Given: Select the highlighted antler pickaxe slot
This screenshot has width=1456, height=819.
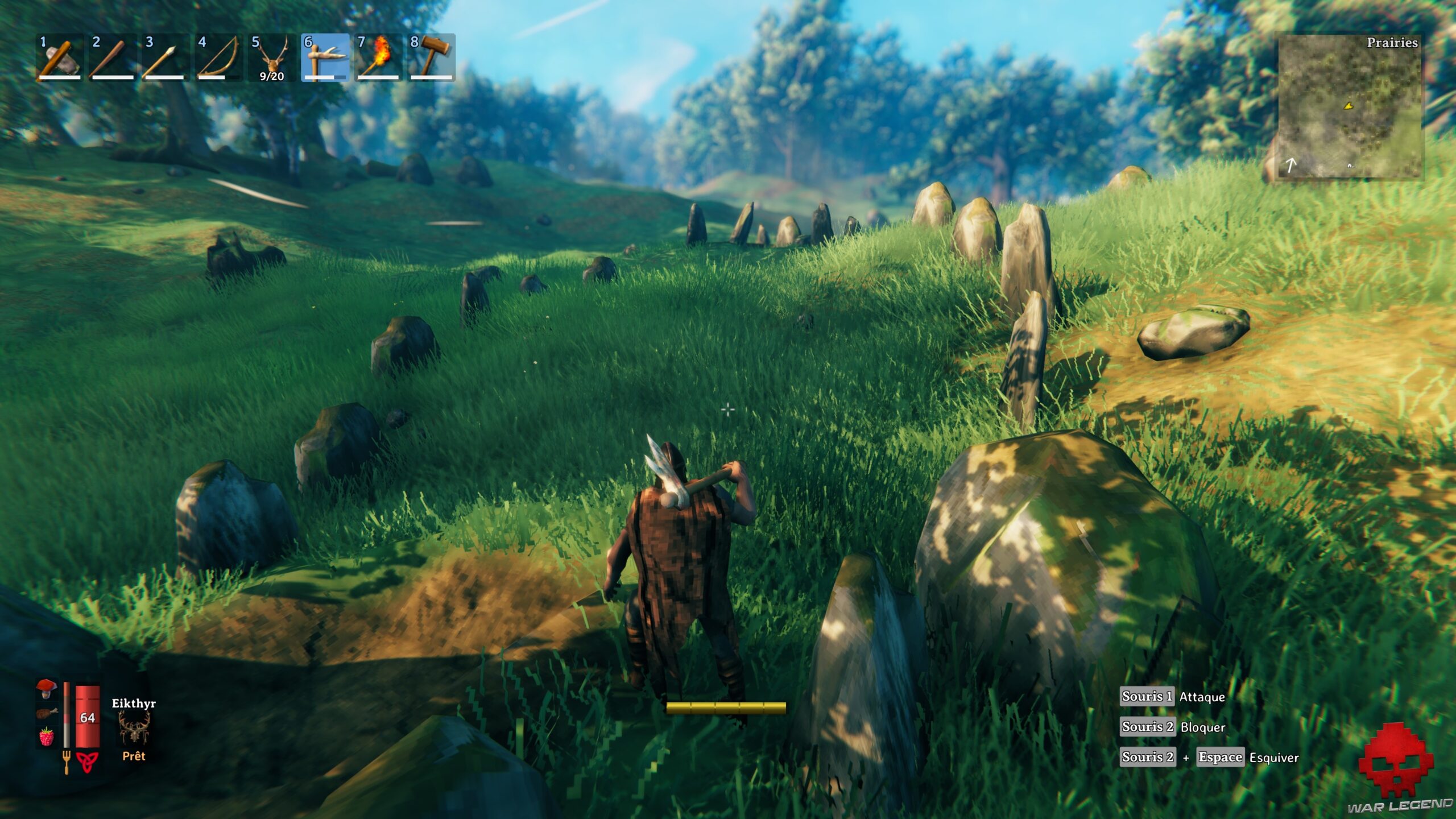Looking at the screenshot, I should coord(325,57).
